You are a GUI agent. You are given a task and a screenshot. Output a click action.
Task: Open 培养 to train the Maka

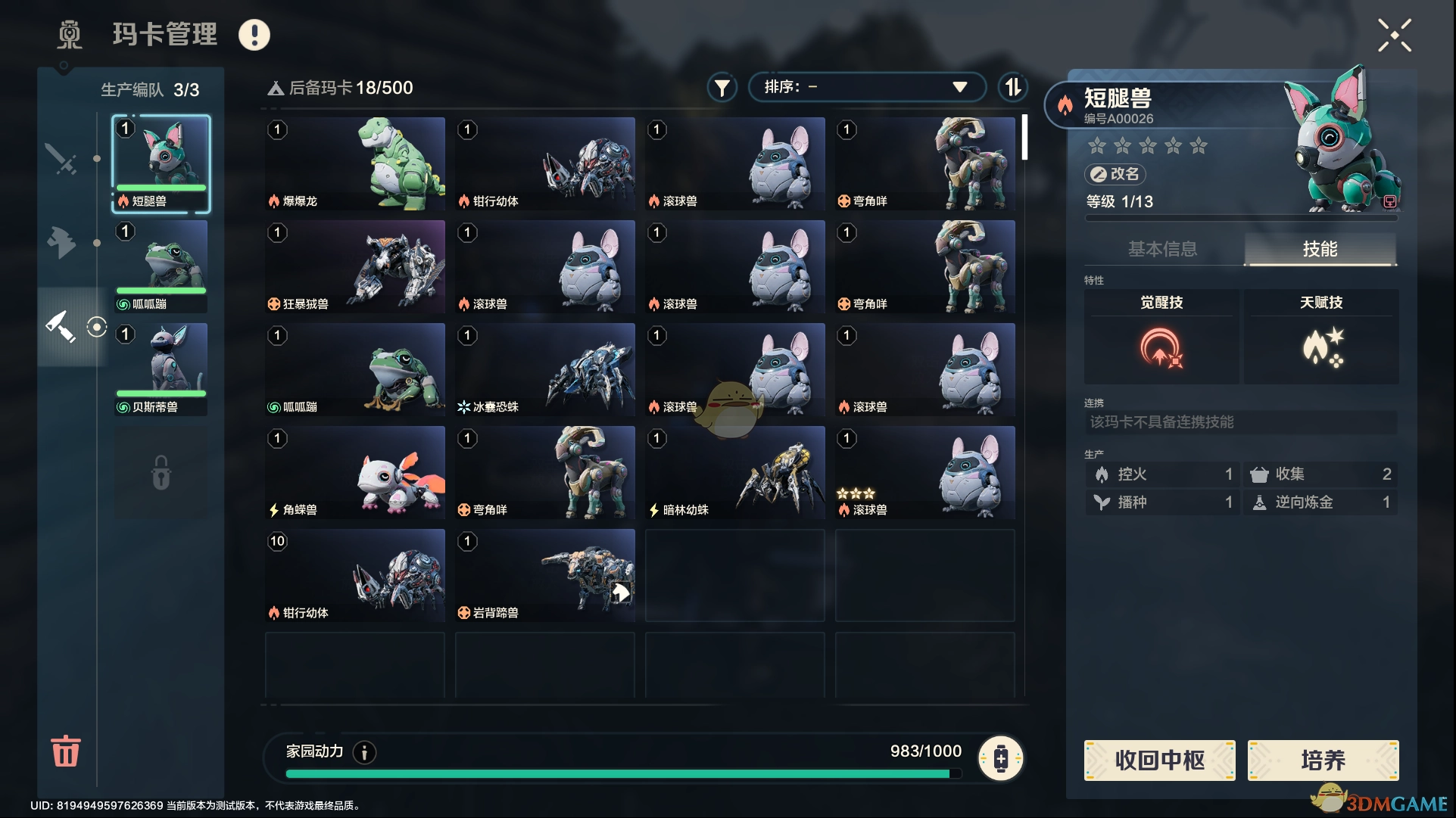coord(1323,760)
